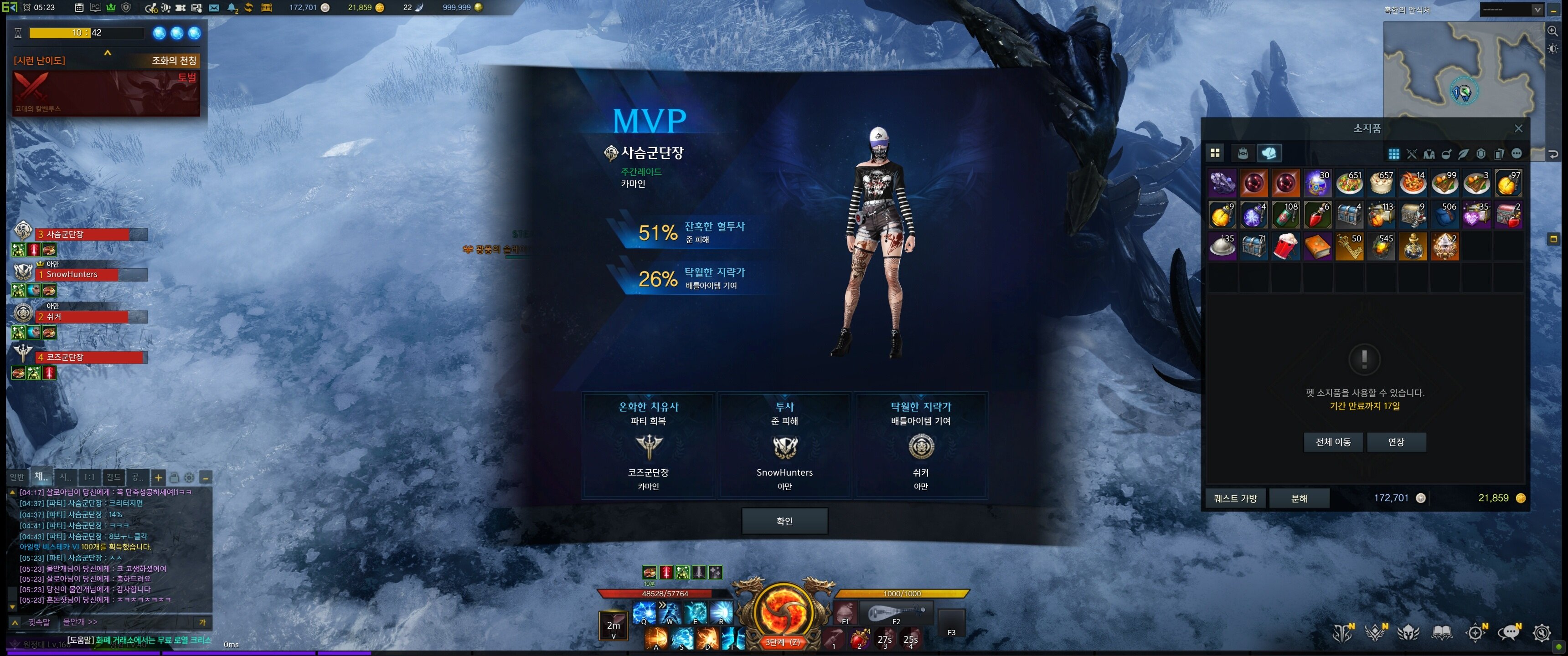This screenshot has height=656, width=1568.
Task: Filter inventory by crossed swords category
Action: (x=1412, y=154)
